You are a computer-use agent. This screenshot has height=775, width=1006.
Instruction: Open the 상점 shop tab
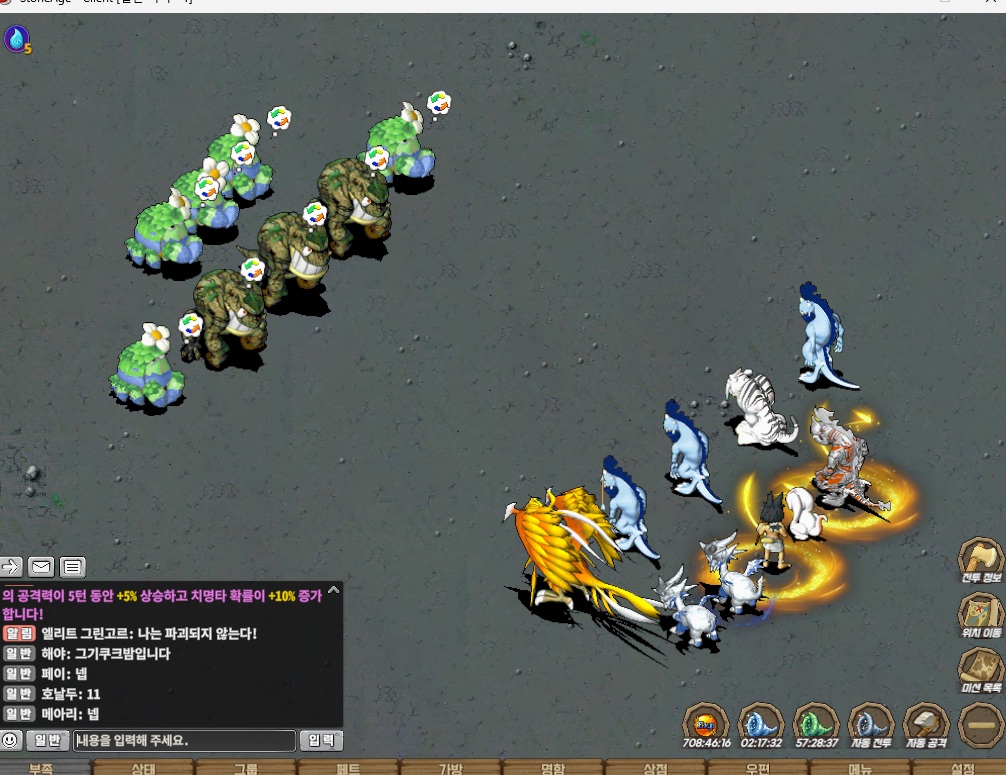coord(655,768)
